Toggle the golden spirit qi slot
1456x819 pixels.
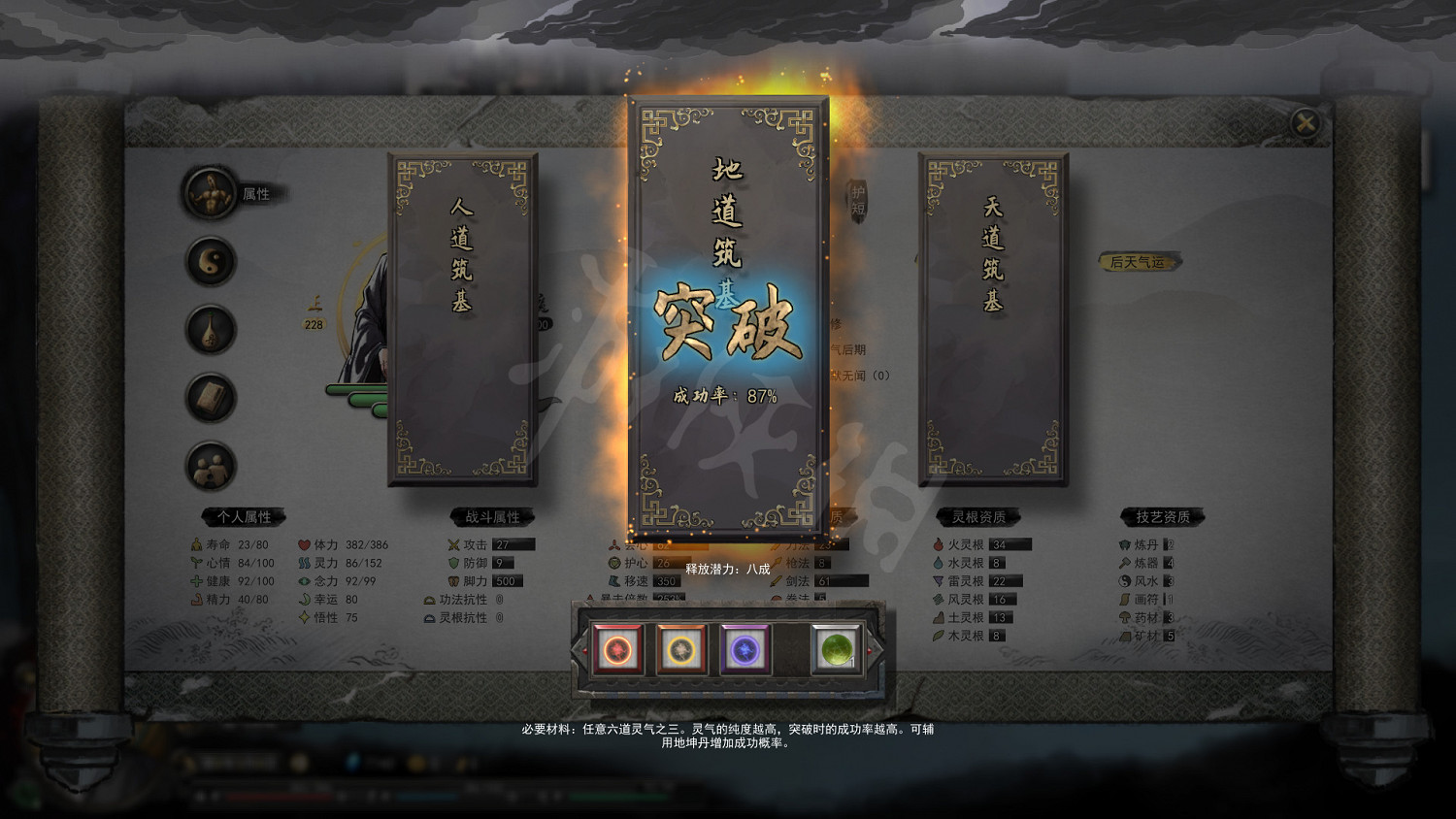tap(680, 648)
